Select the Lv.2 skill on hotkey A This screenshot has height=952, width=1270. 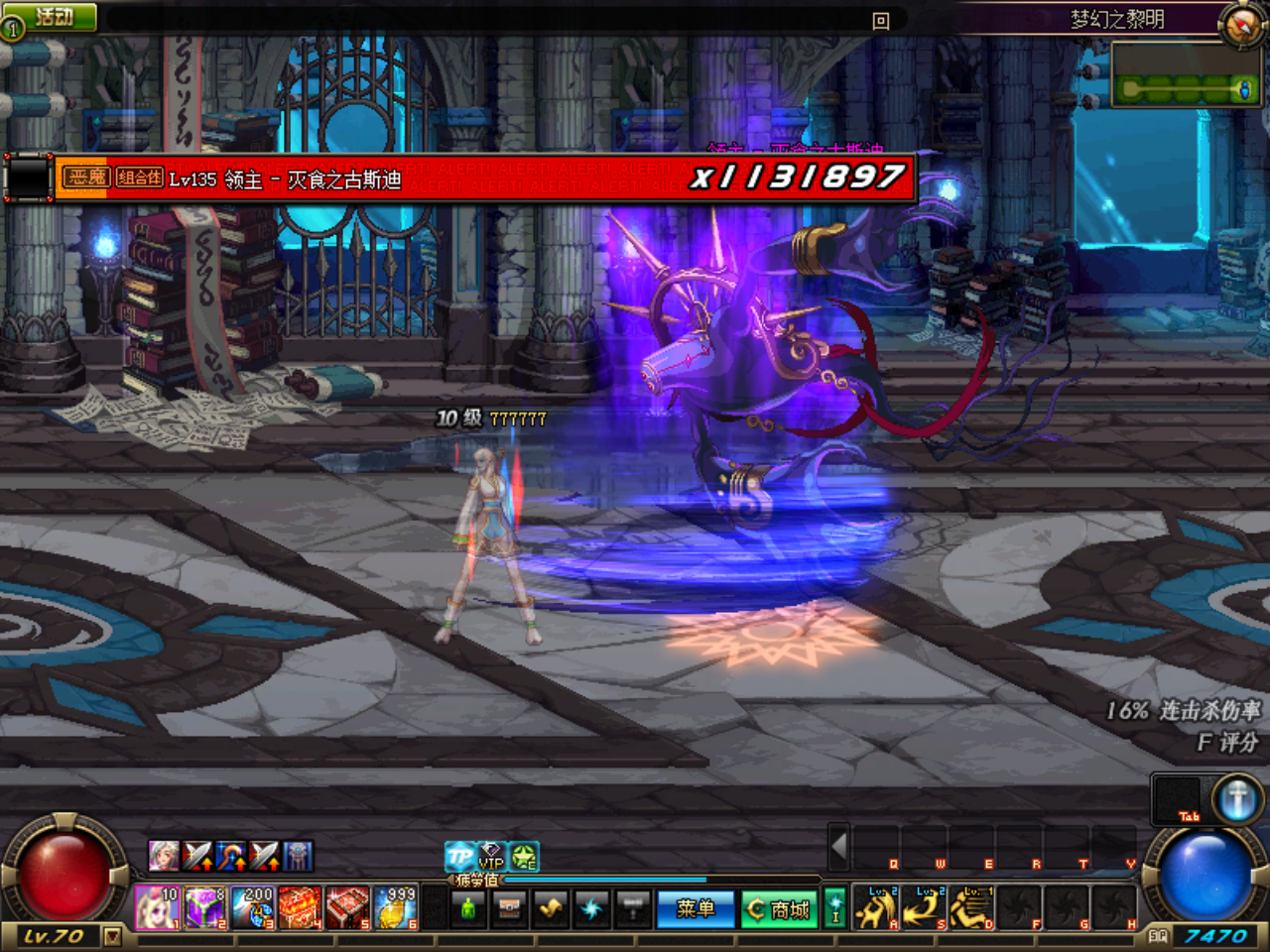tap(876, 906)
